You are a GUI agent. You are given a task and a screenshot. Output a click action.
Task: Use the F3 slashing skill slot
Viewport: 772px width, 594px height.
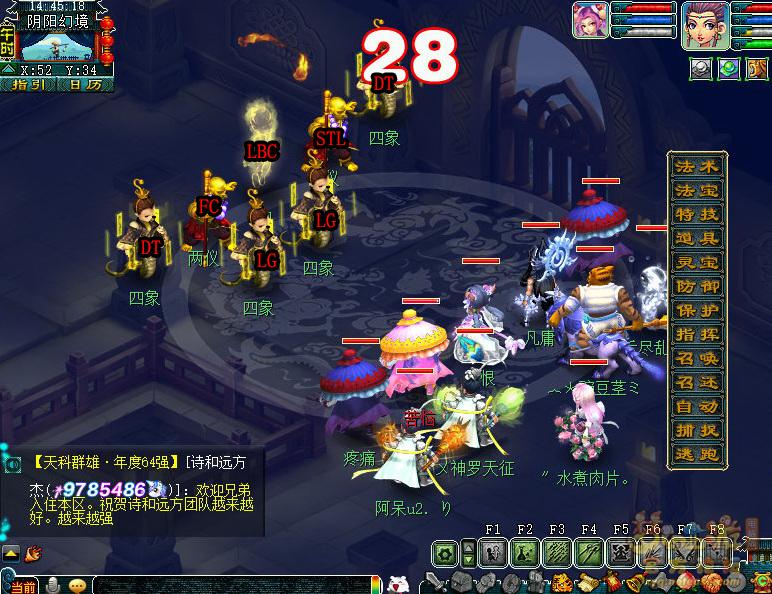[x=557, y=552]
